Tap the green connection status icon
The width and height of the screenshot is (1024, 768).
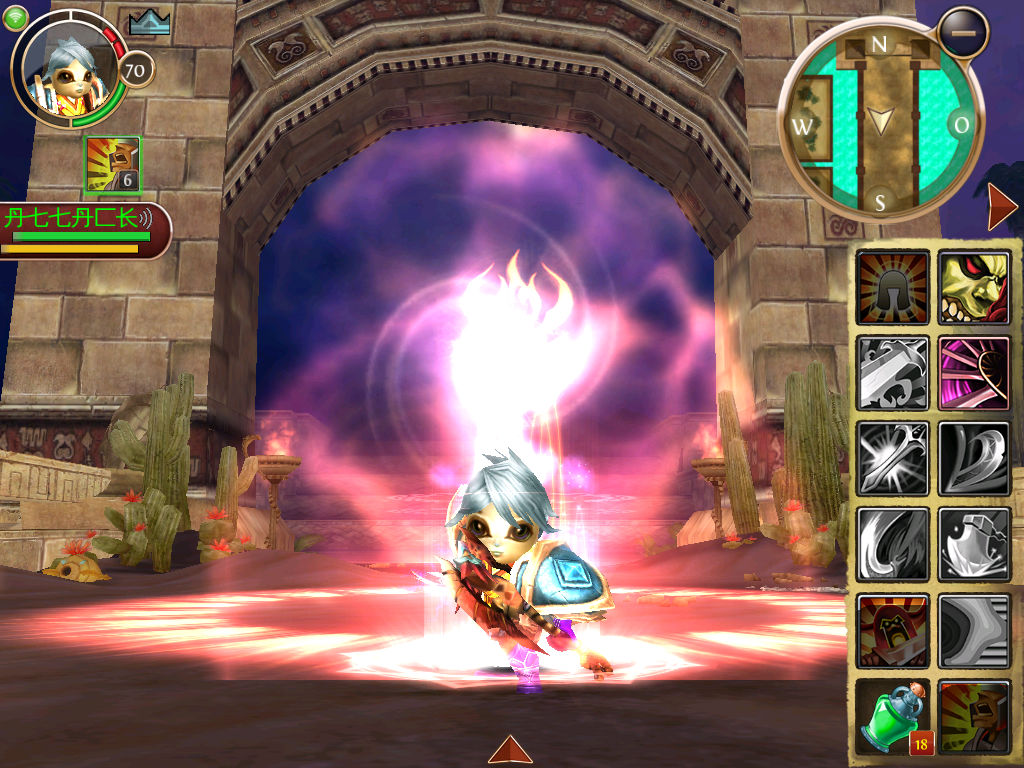15,19
